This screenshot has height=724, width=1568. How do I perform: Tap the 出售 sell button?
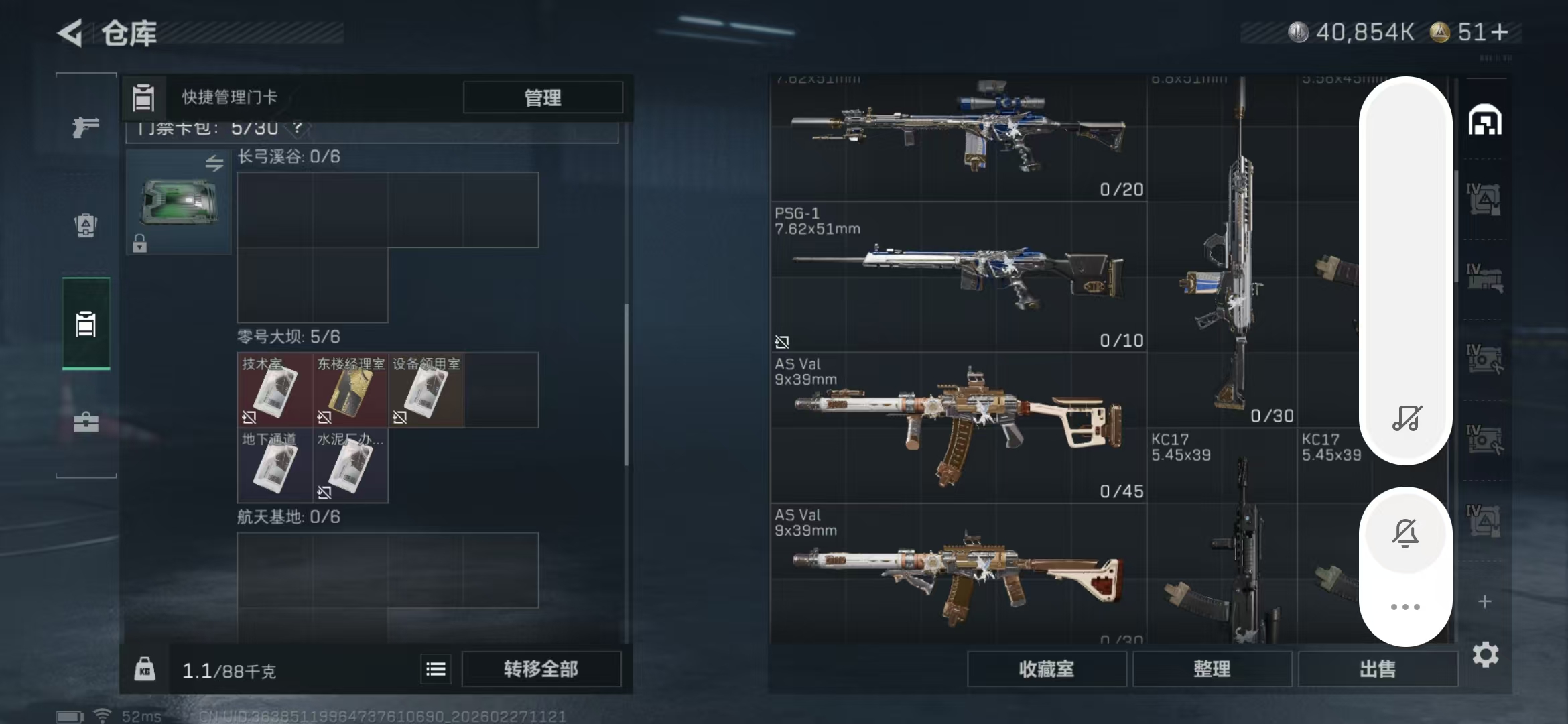tap(1377, 669)
